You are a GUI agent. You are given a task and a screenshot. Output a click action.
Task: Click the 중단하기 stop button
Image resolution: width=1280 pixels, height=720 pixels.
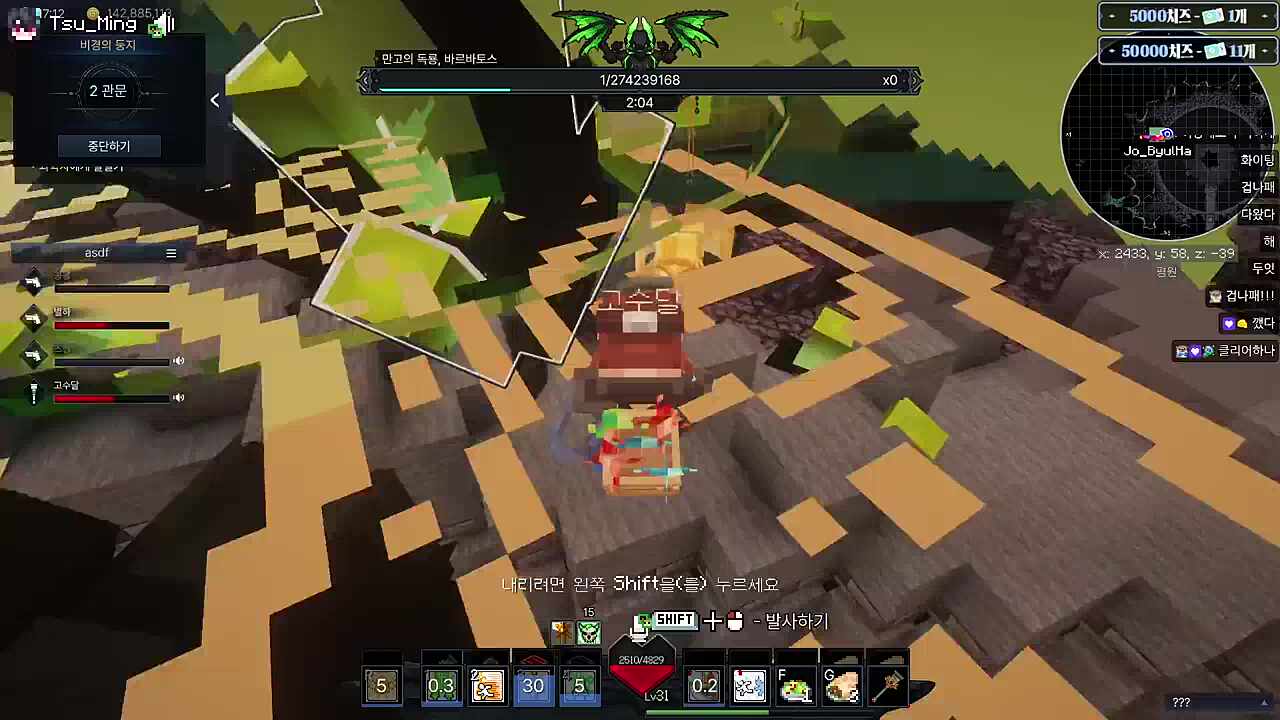108,146
